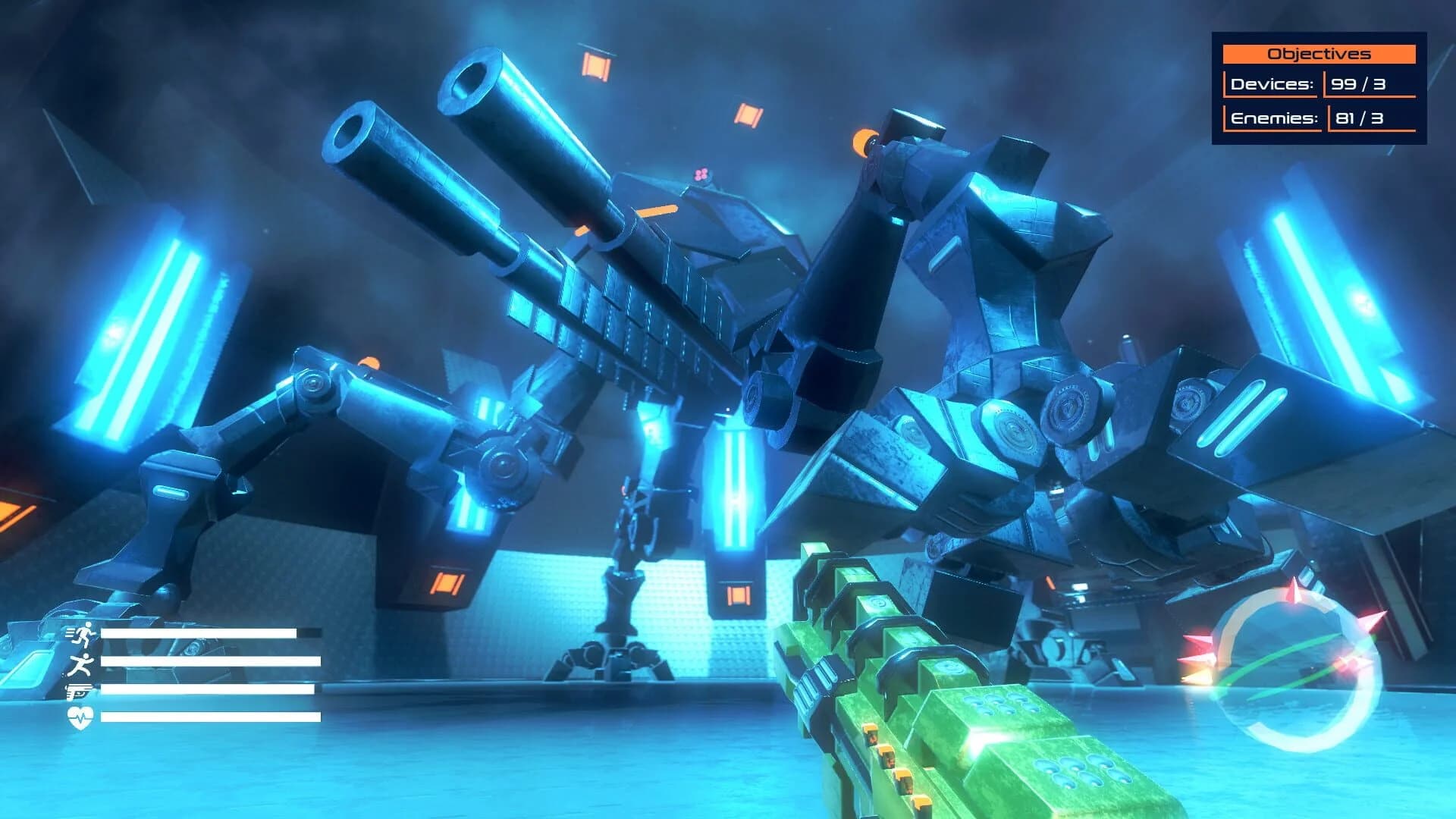Click the Objectives panel header
This screenshot has height=819, width=1456.
[x=1321, y=53]
